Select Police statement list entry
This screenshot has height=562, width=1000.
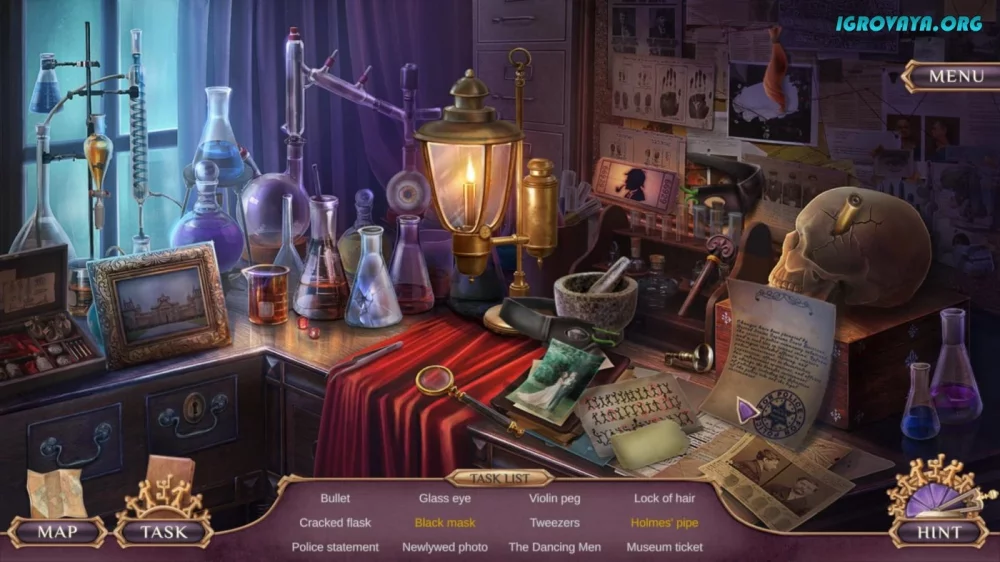(x=335, y=548)
